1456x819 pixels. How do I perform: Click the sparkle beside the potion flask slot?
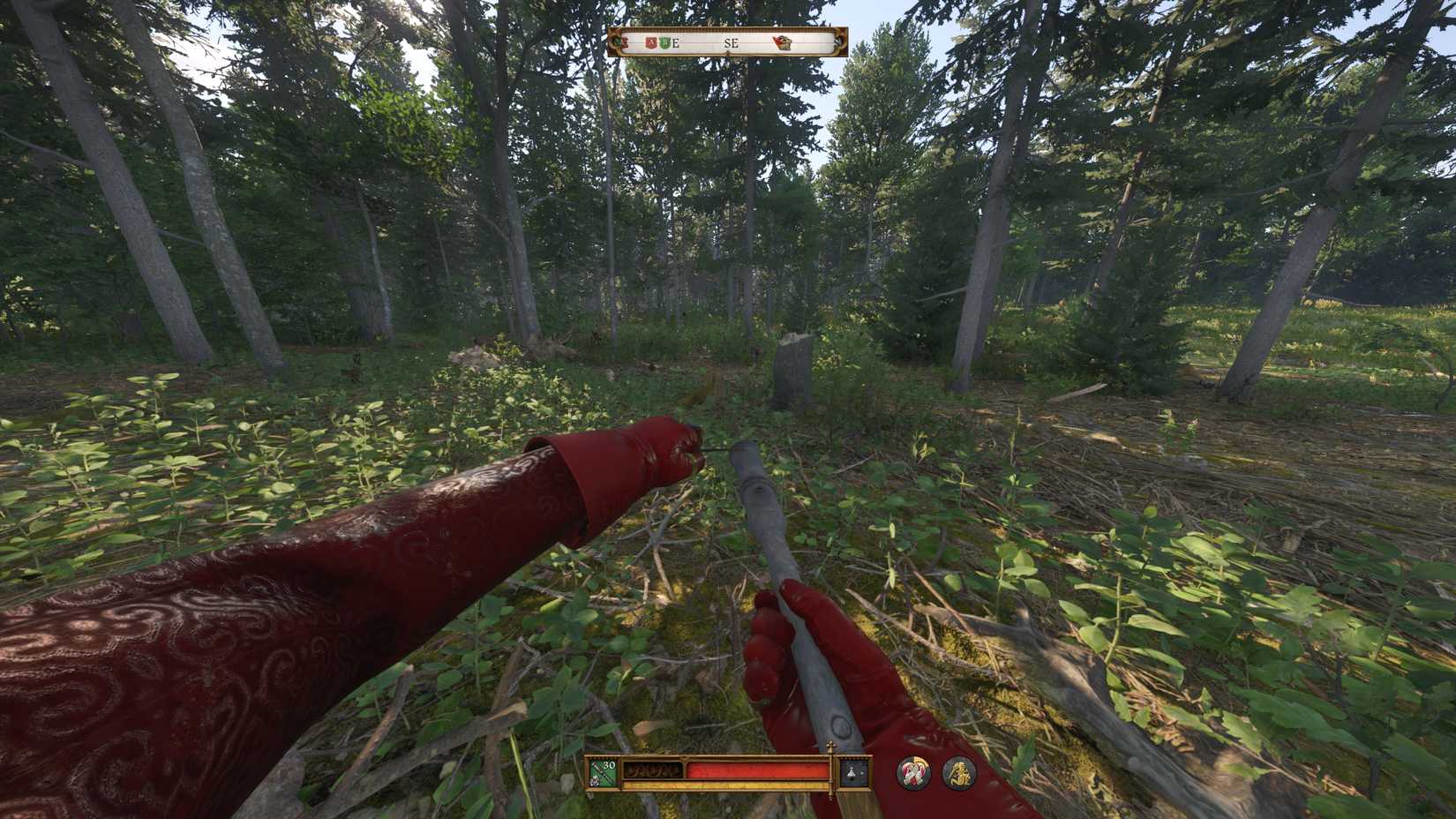[x=862, y=773]
